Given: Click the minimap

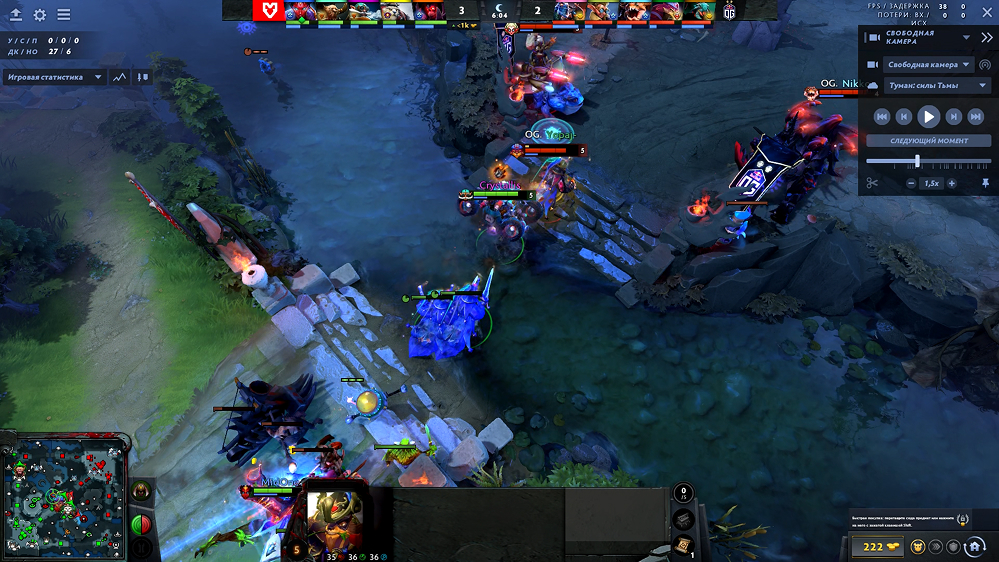Looking at the screenshot, I should click(64, 497).
